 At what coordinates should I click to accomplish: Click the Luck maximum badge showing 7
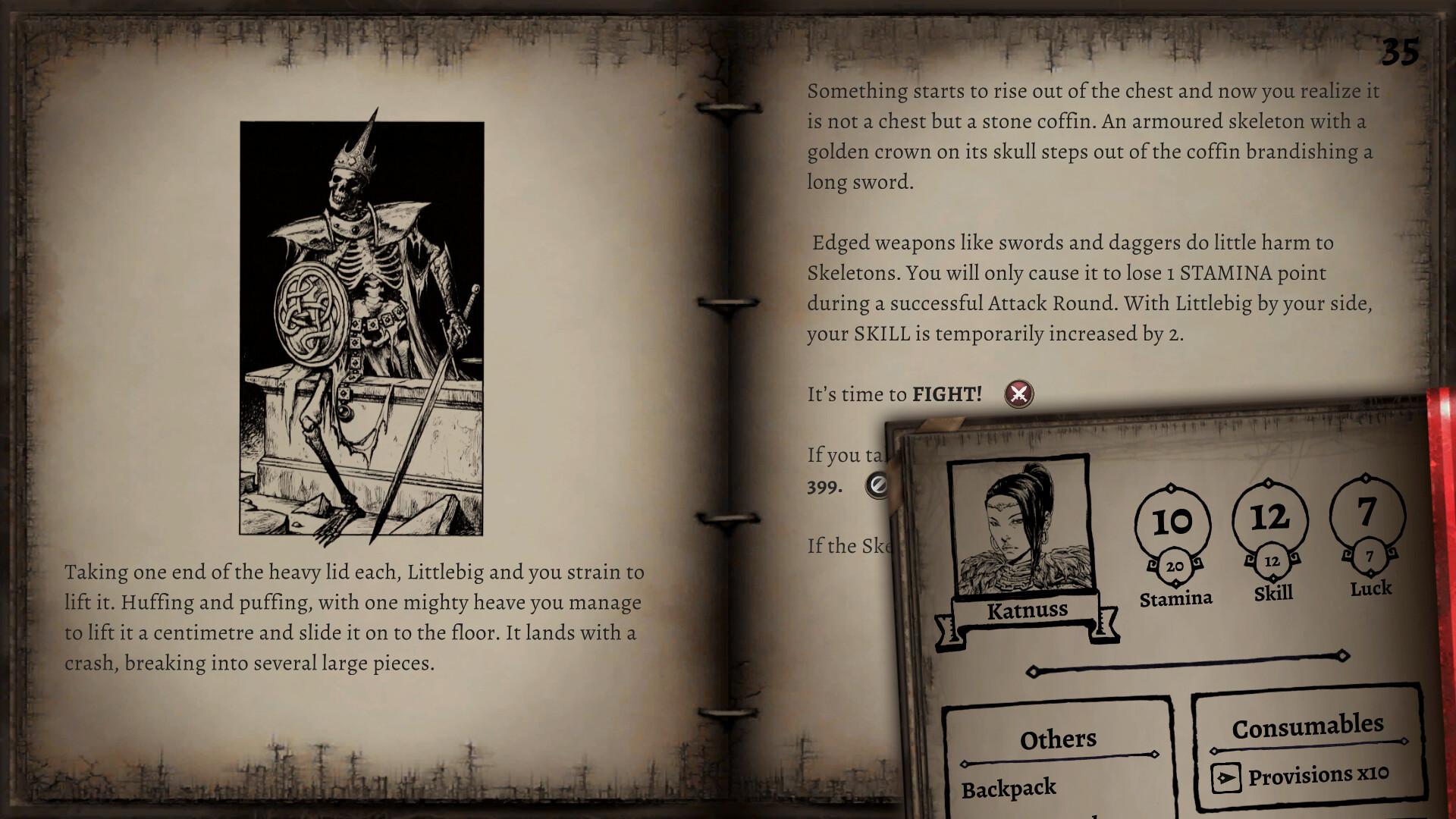(1369, 554)
